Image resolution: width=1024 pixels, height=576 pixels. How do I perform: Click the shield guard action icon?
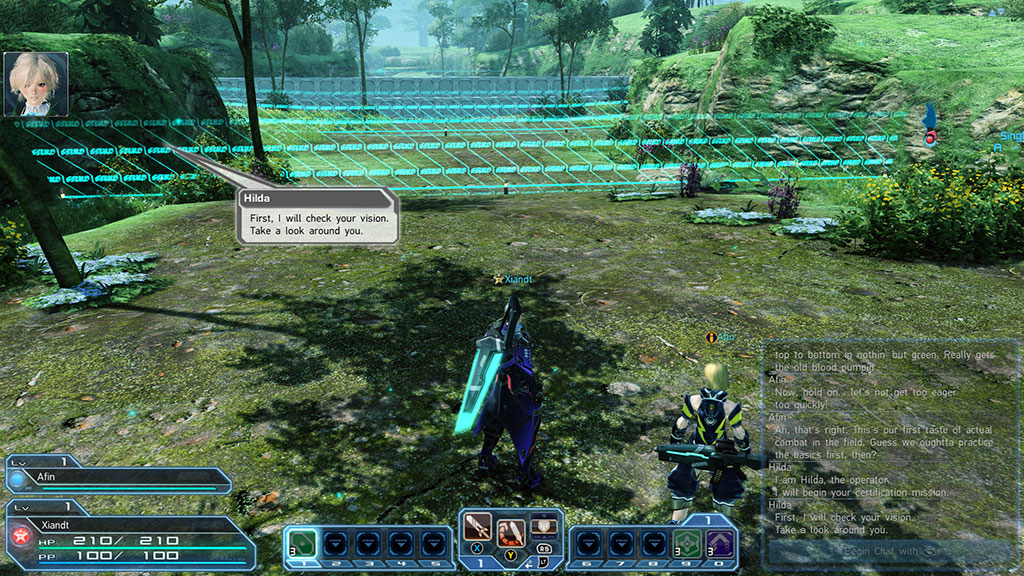[543, 523]
